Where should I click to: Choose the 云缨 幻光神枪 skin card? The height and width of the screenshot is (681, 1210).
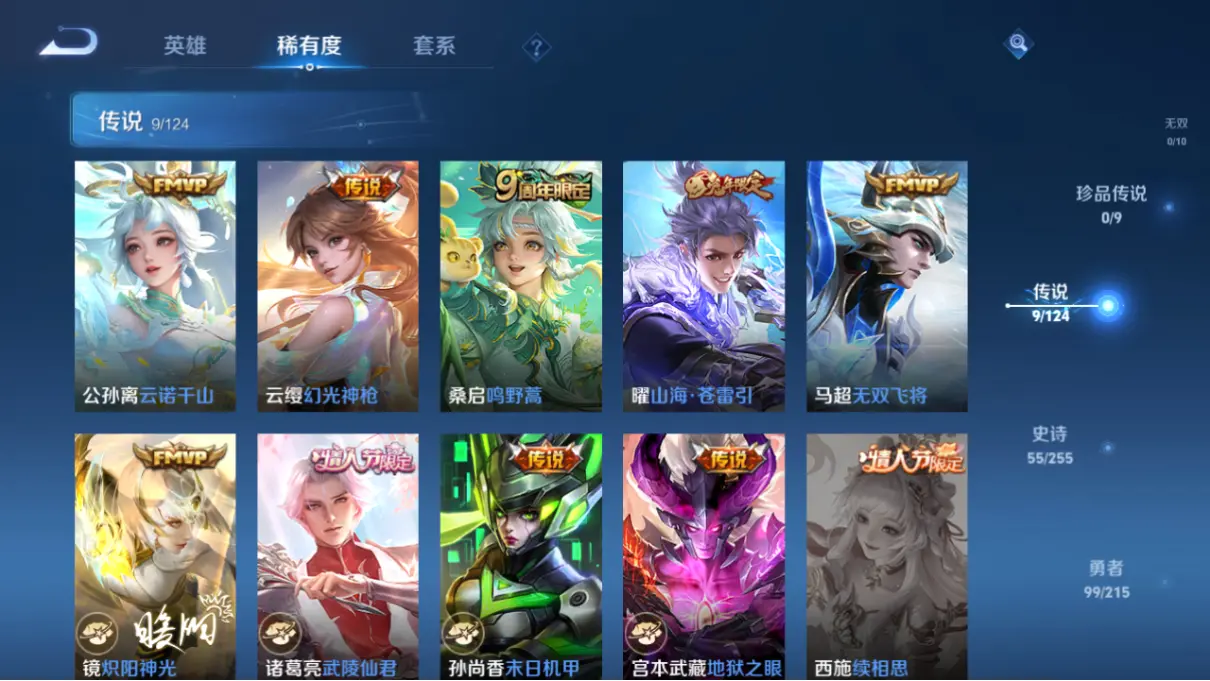tap(338, 286)
